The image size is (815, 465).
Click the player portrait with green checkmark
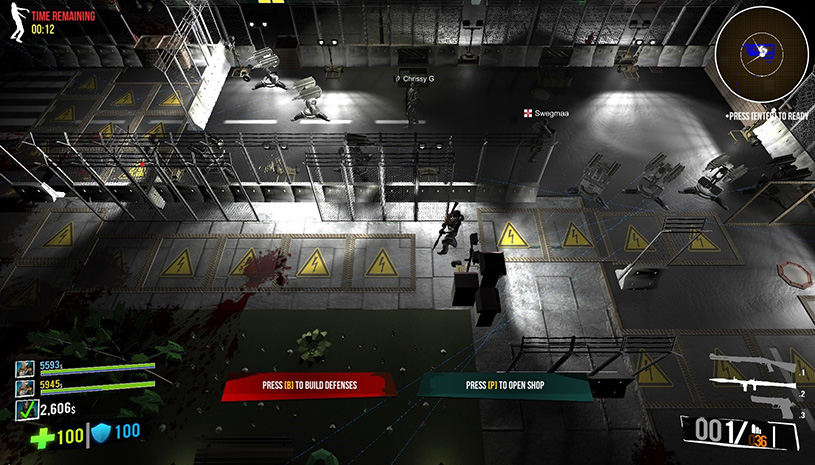coord(27,408)
